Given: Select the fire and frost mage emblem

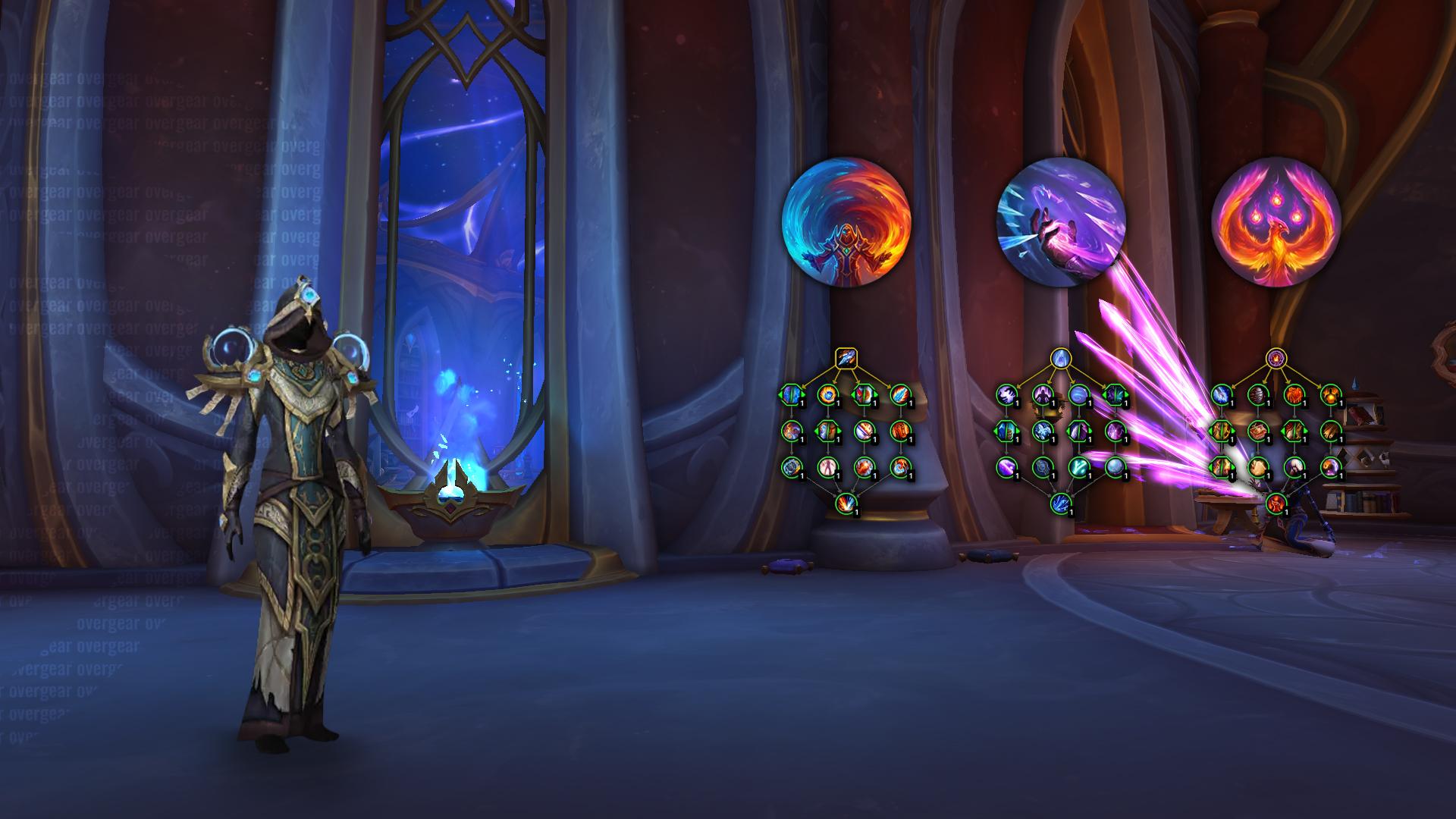Looking at the screenshot, I should pyautogui.click(x=846, y=221).
